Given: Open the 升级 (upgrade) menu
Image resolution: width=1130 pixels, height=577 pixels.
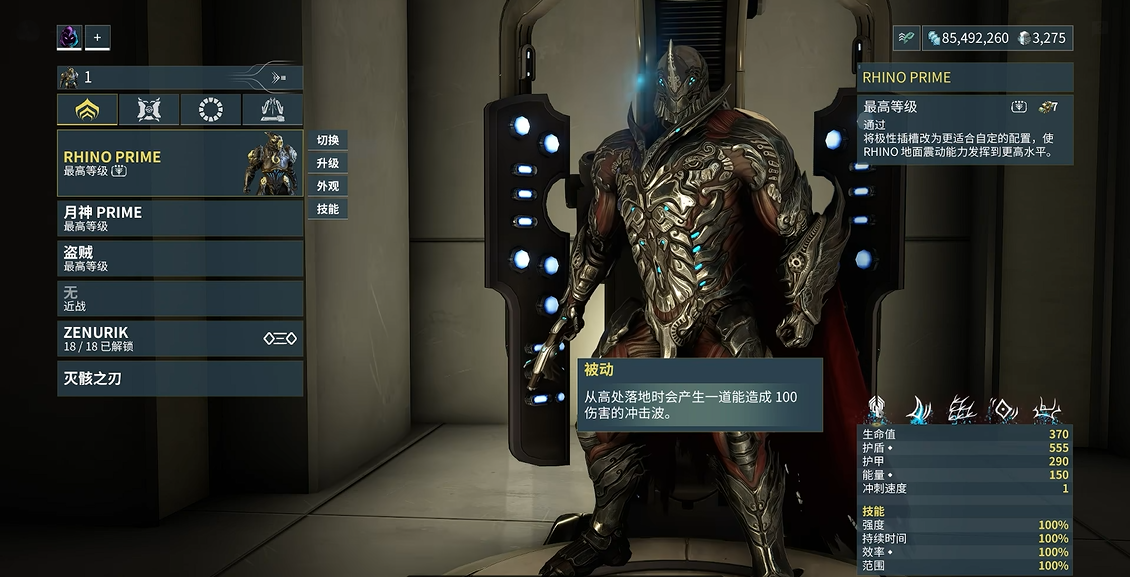Looking at the screenshot, I should [327, 163].
